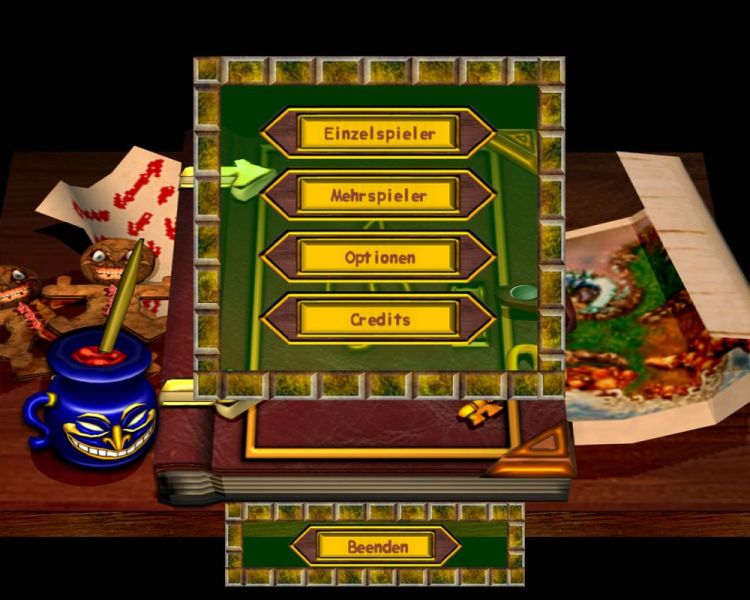Show the Credits screen

(378, 319)
